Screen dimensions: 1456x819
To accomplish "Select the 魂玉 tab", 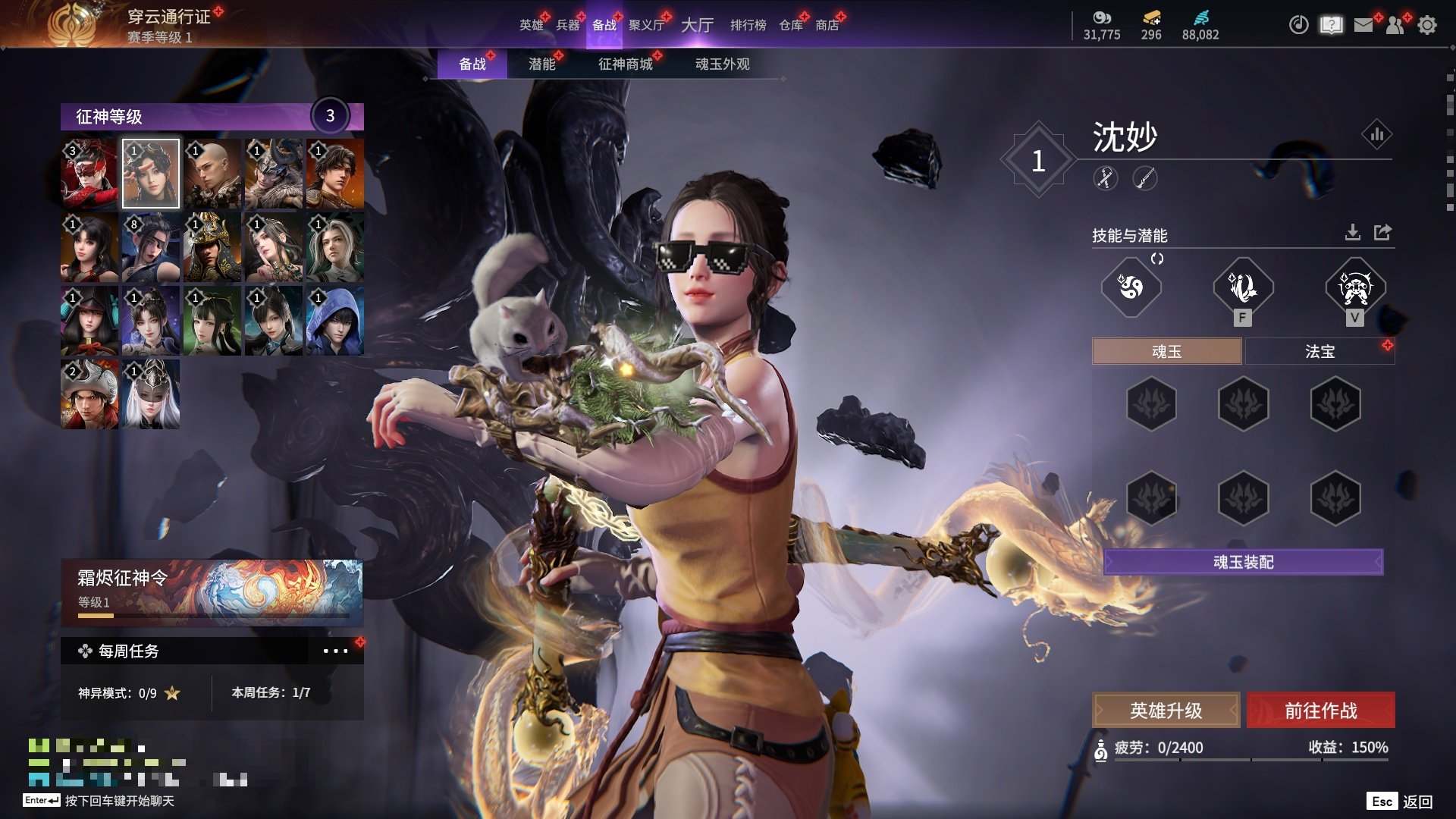I will 1166,352.
